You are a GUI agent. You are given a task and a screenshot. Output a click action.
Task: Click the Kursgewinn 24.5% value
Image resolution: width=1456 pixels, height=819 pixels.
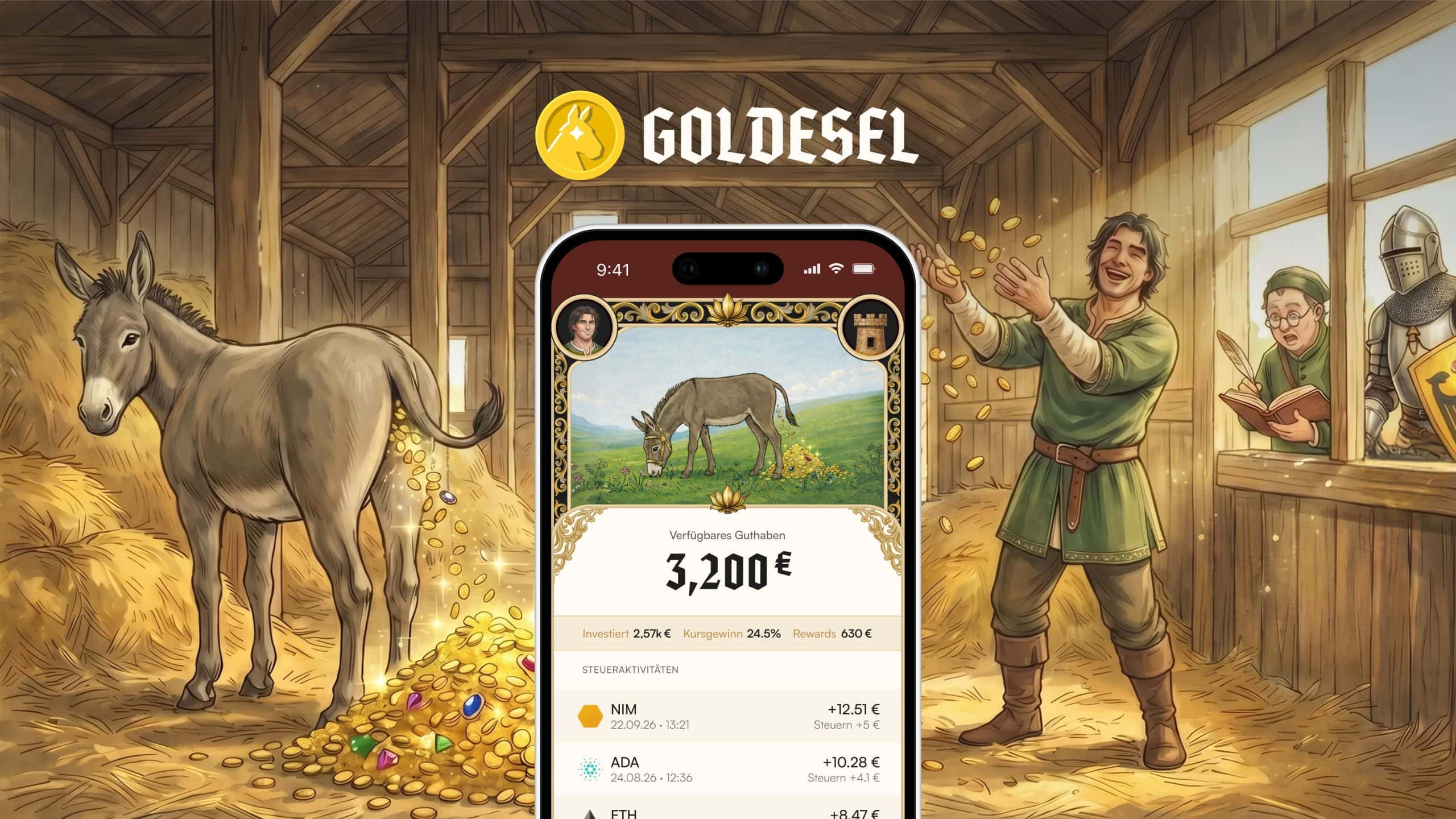732,633
